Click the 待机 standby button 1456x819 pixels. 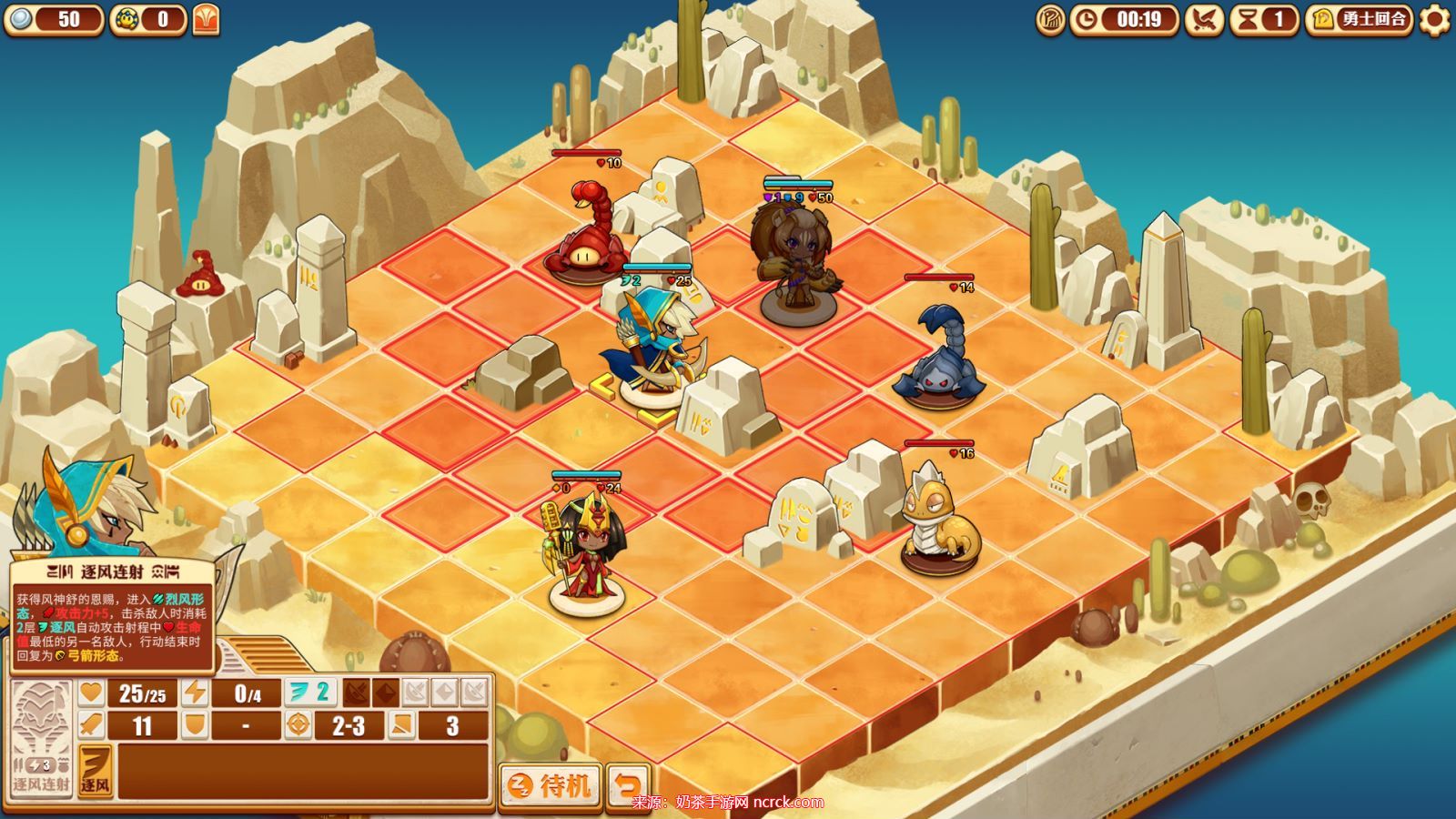pos(550,785)
